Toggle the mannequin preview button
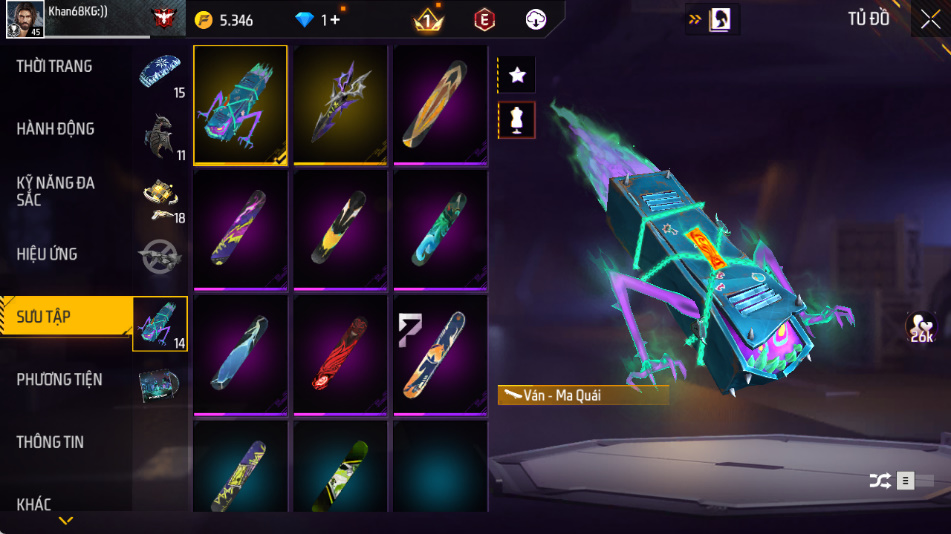 click(516, 120)
